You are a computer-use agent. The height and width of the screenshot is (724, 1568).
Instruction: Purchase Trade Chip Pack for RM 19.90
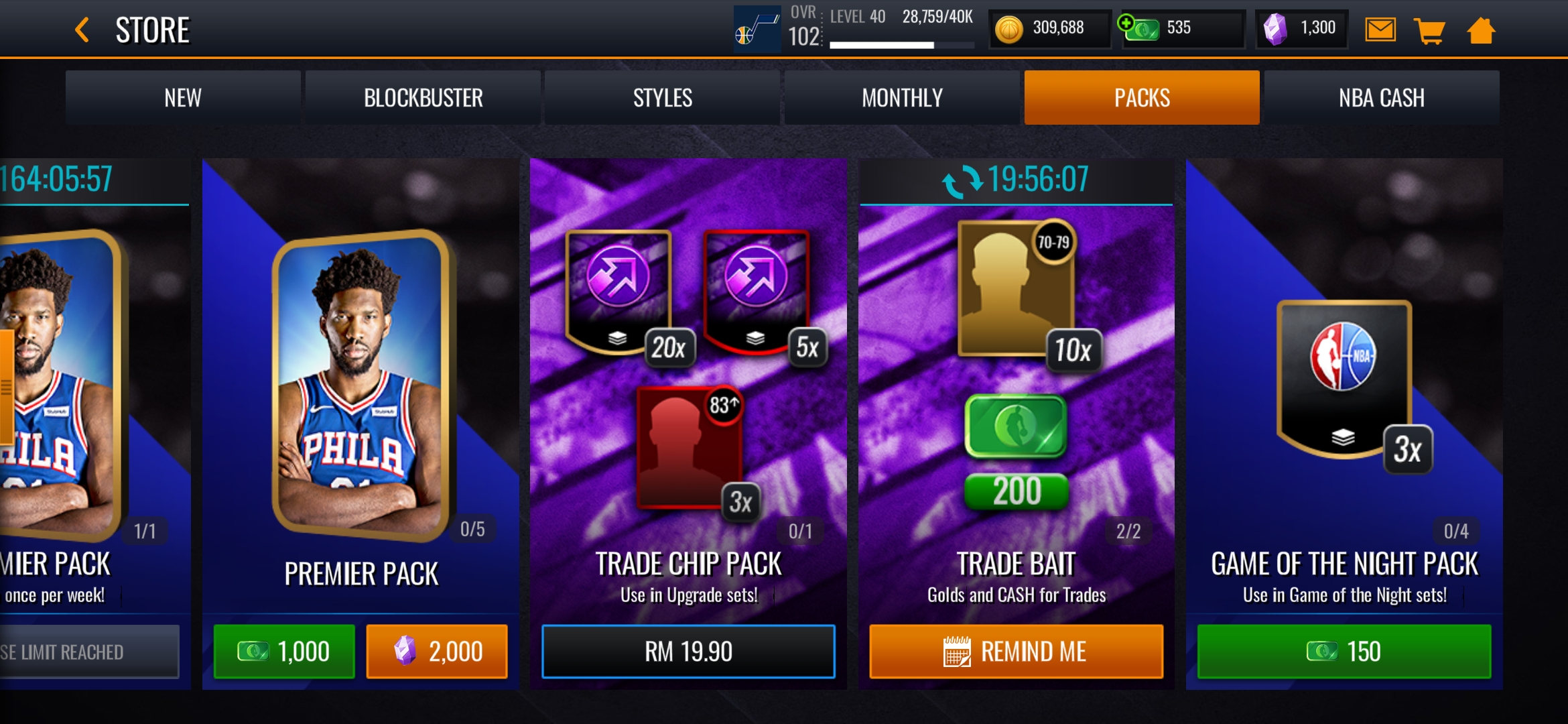coord(688,651)
